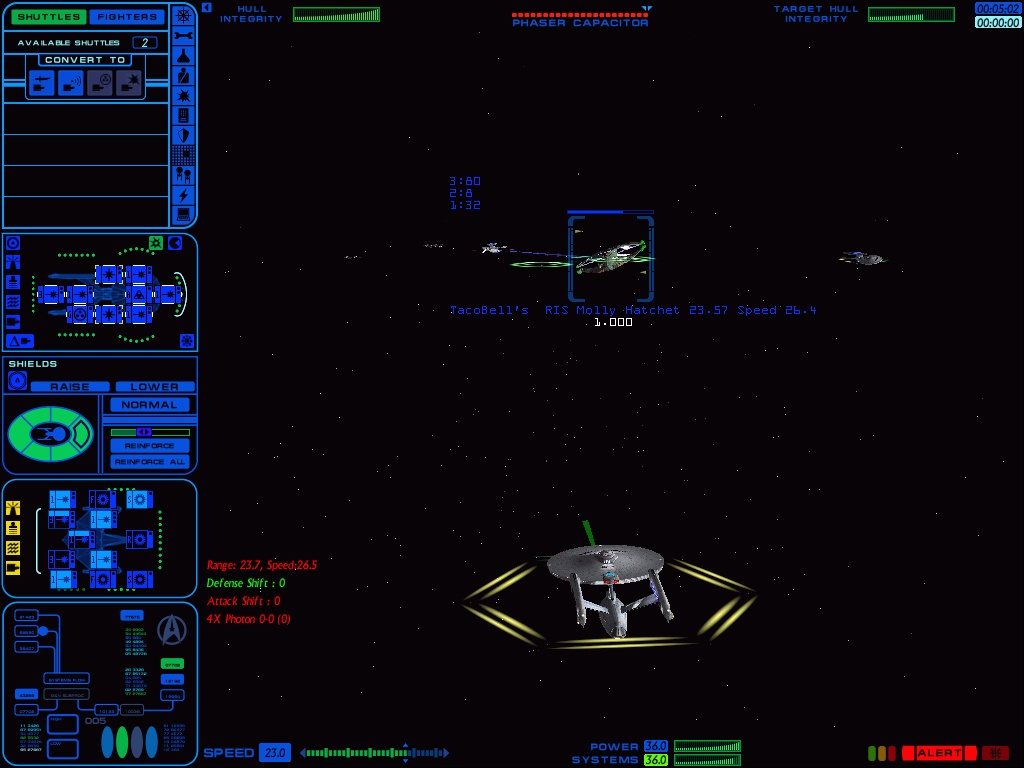Open the helm wheel panel
This screenshot has height=768, width=1024.
tap(183, 15)
